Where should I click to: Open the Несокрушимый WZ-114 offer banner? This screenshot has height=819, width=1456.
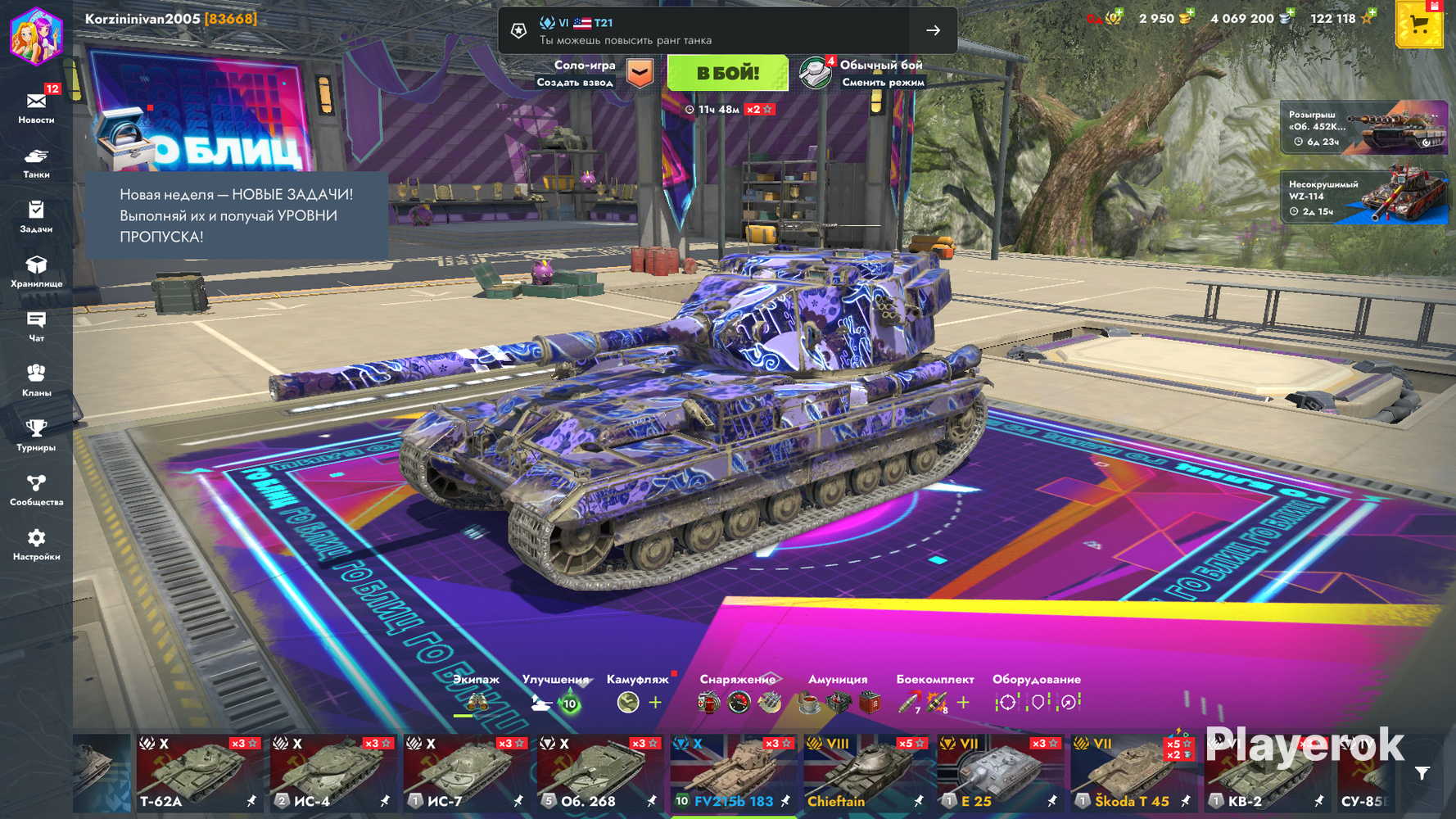point(1363,196)
